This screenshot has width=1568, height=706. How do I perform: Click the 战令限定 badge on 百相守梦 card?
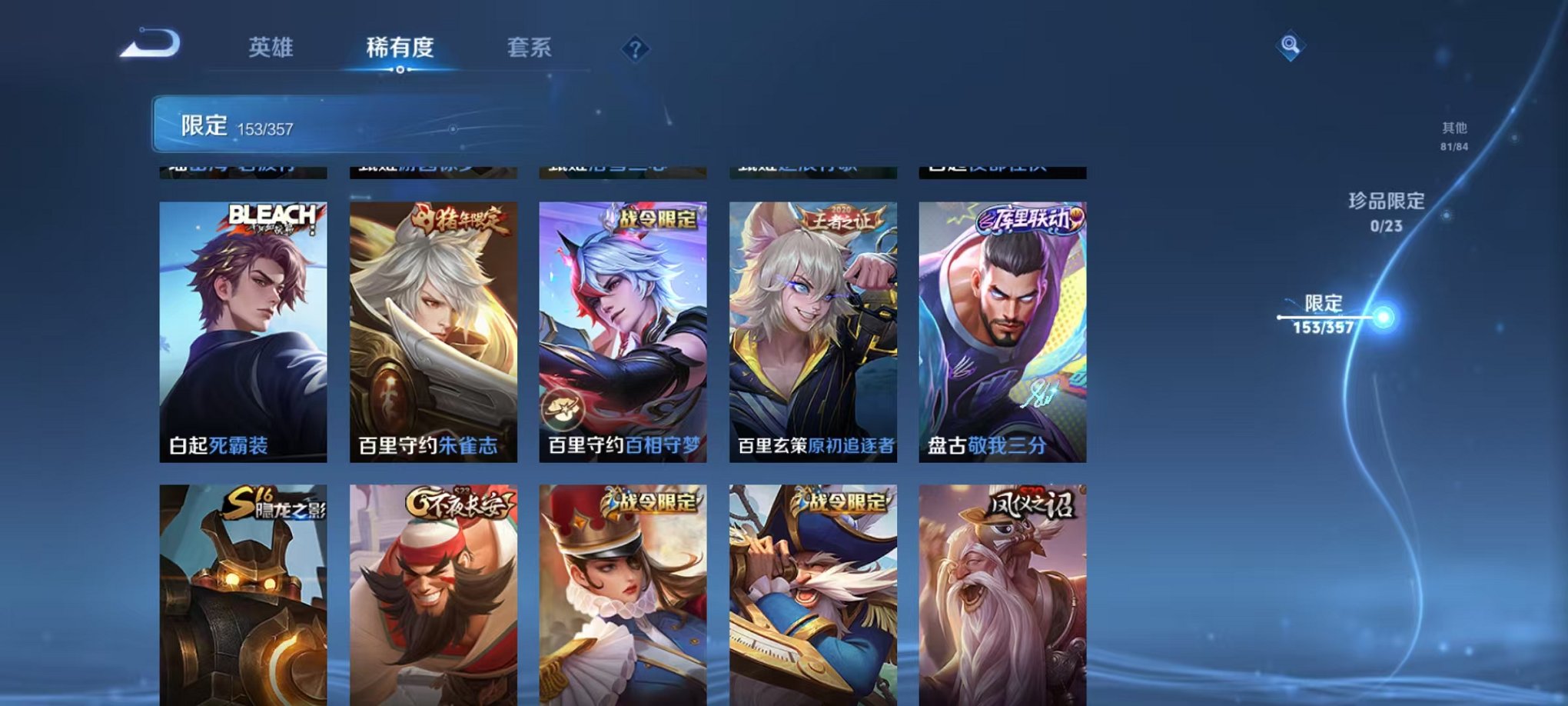655,221
